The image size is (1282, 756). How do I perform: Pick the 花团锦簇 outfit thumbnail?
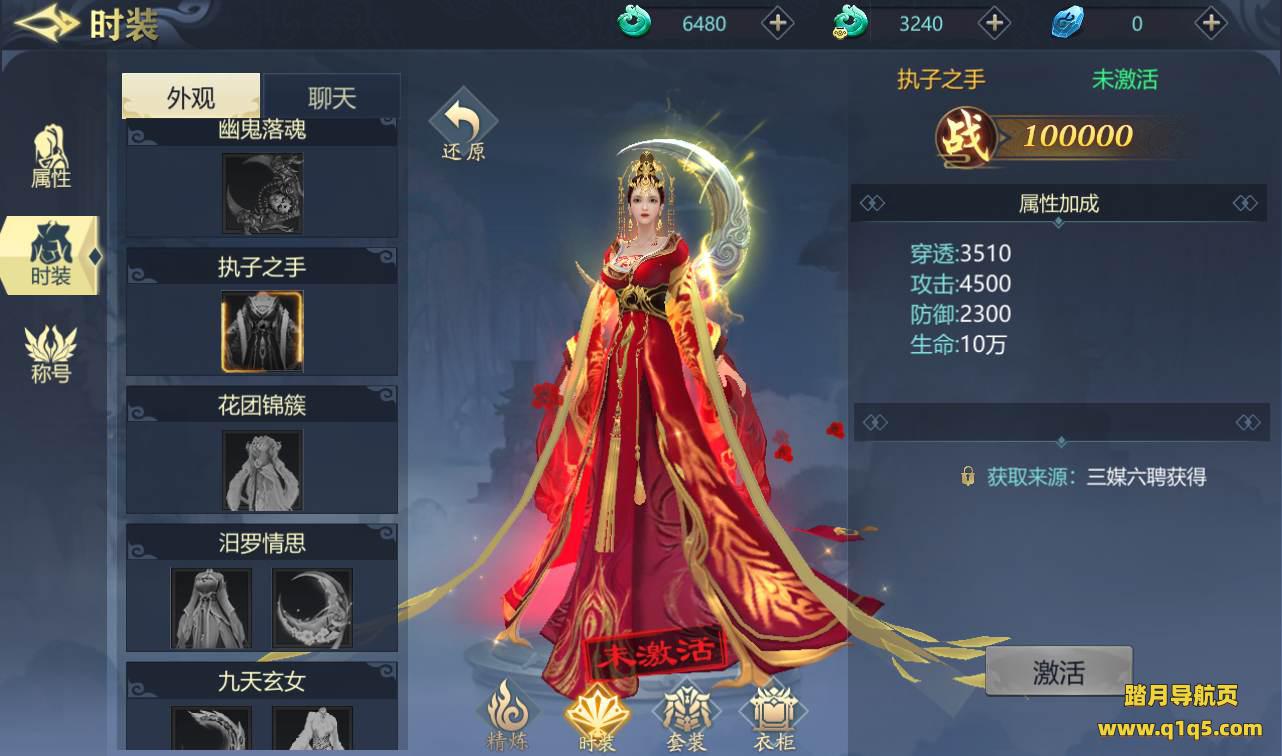[x=262, y=470]
